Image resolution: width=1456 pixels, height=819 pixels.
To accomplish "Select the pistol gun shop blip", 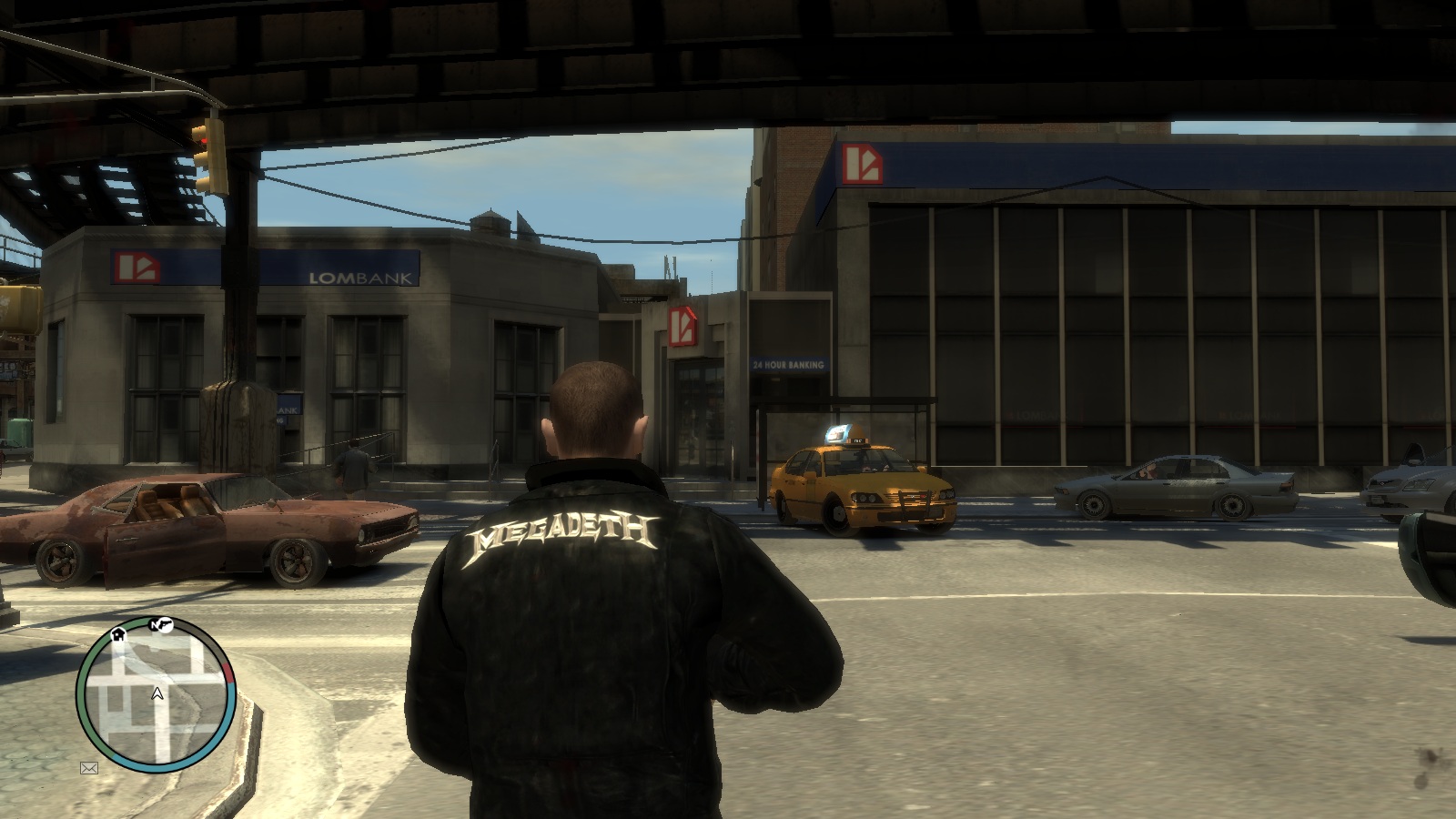I will [163, 624].
